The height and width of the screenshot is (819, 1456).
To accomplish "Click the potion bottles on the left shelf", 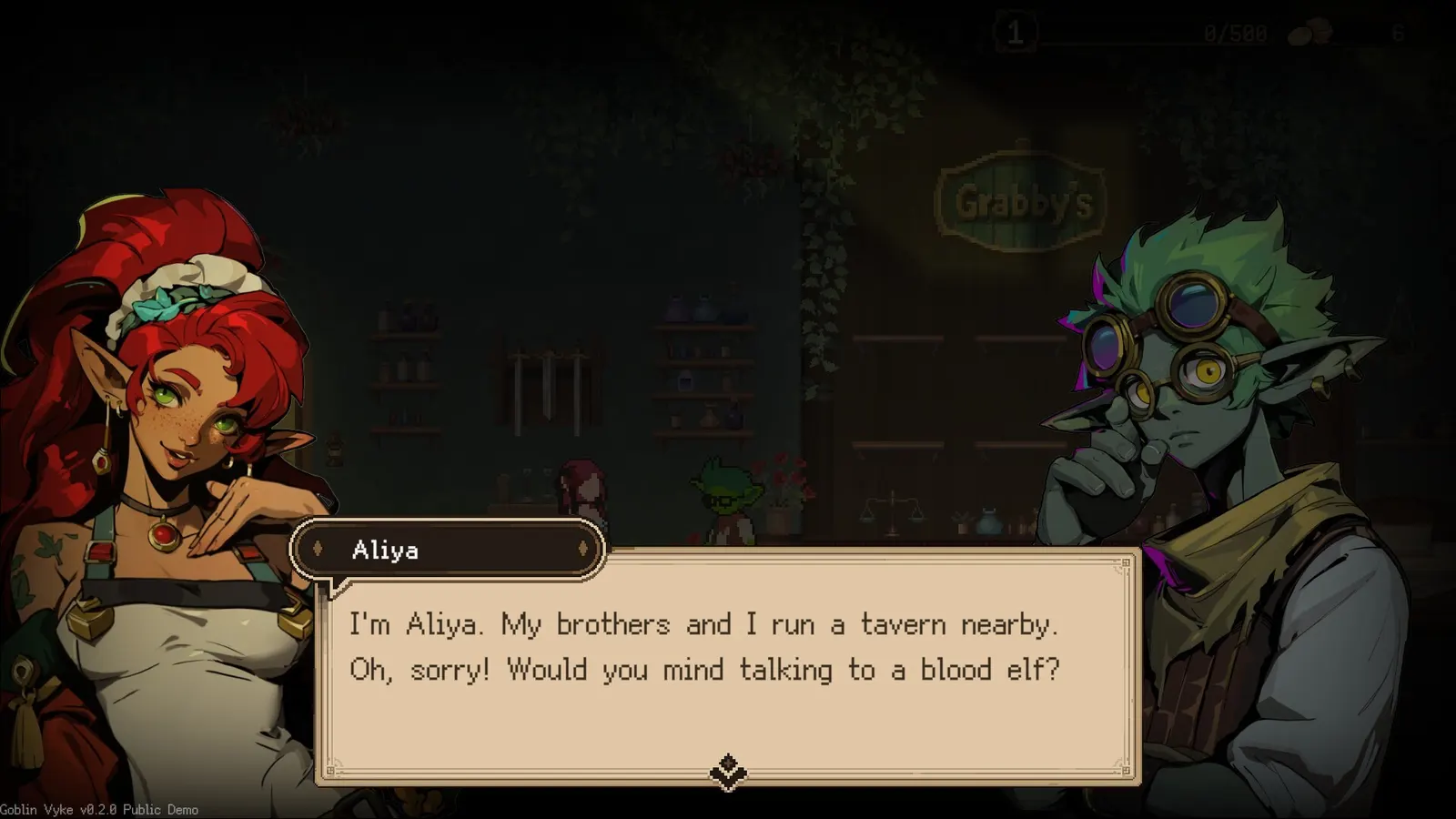I will [407, 364].
